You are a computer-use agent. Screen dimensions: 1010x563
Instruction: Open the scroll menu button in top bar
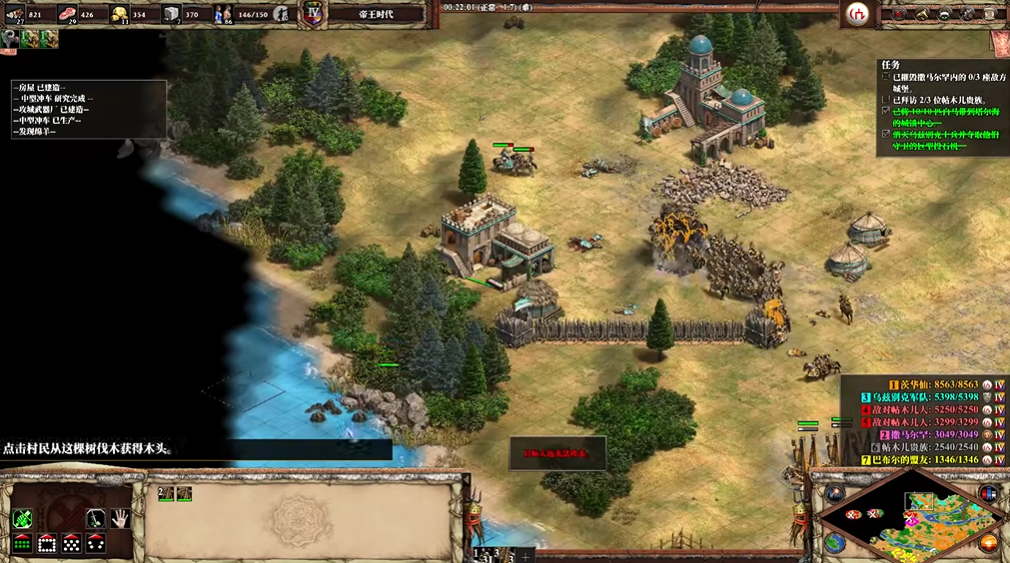click(x=991, y=14)
